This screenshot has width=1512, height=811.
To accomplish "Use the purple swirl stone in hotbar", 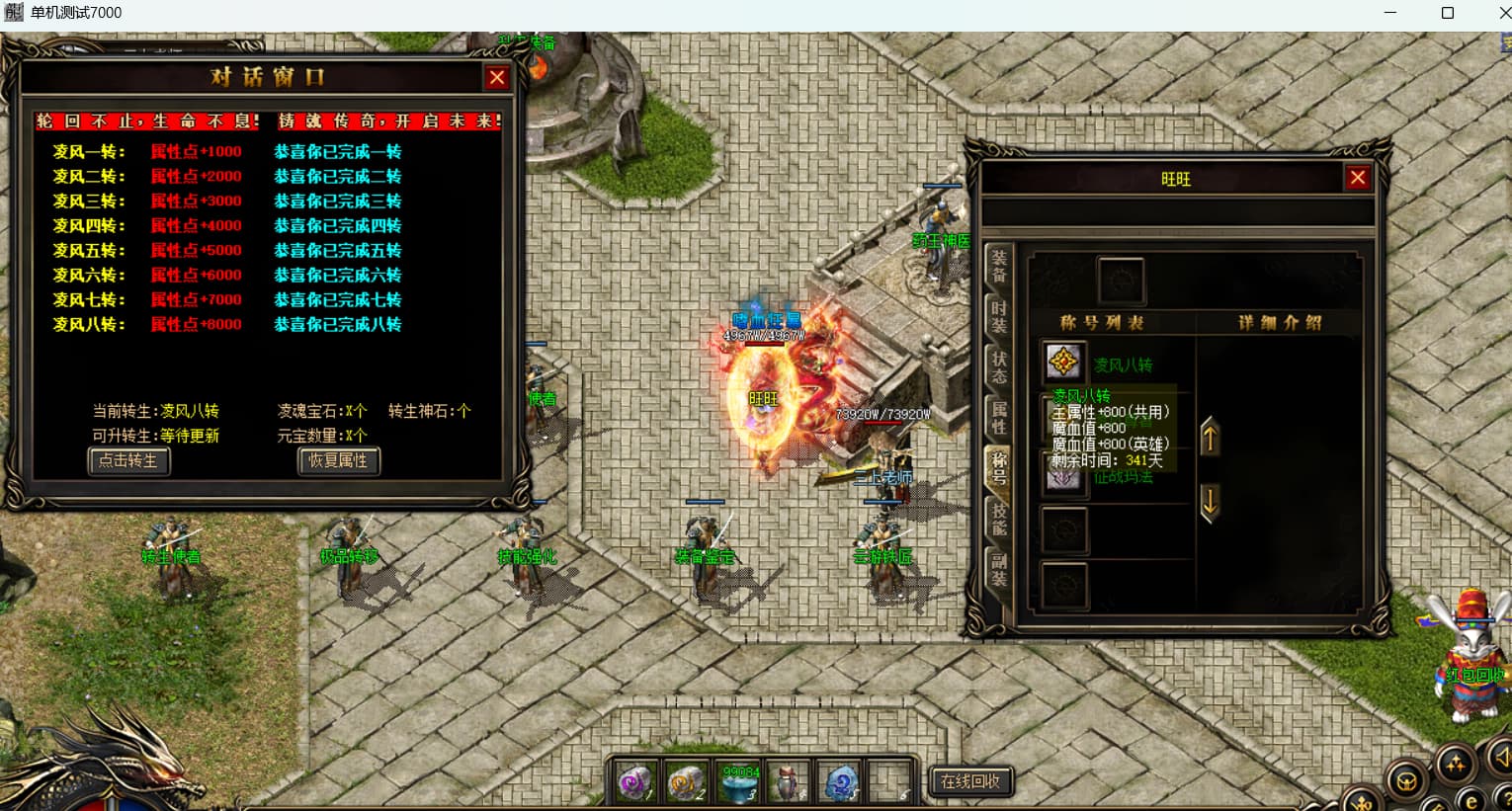I will [635, 783].
